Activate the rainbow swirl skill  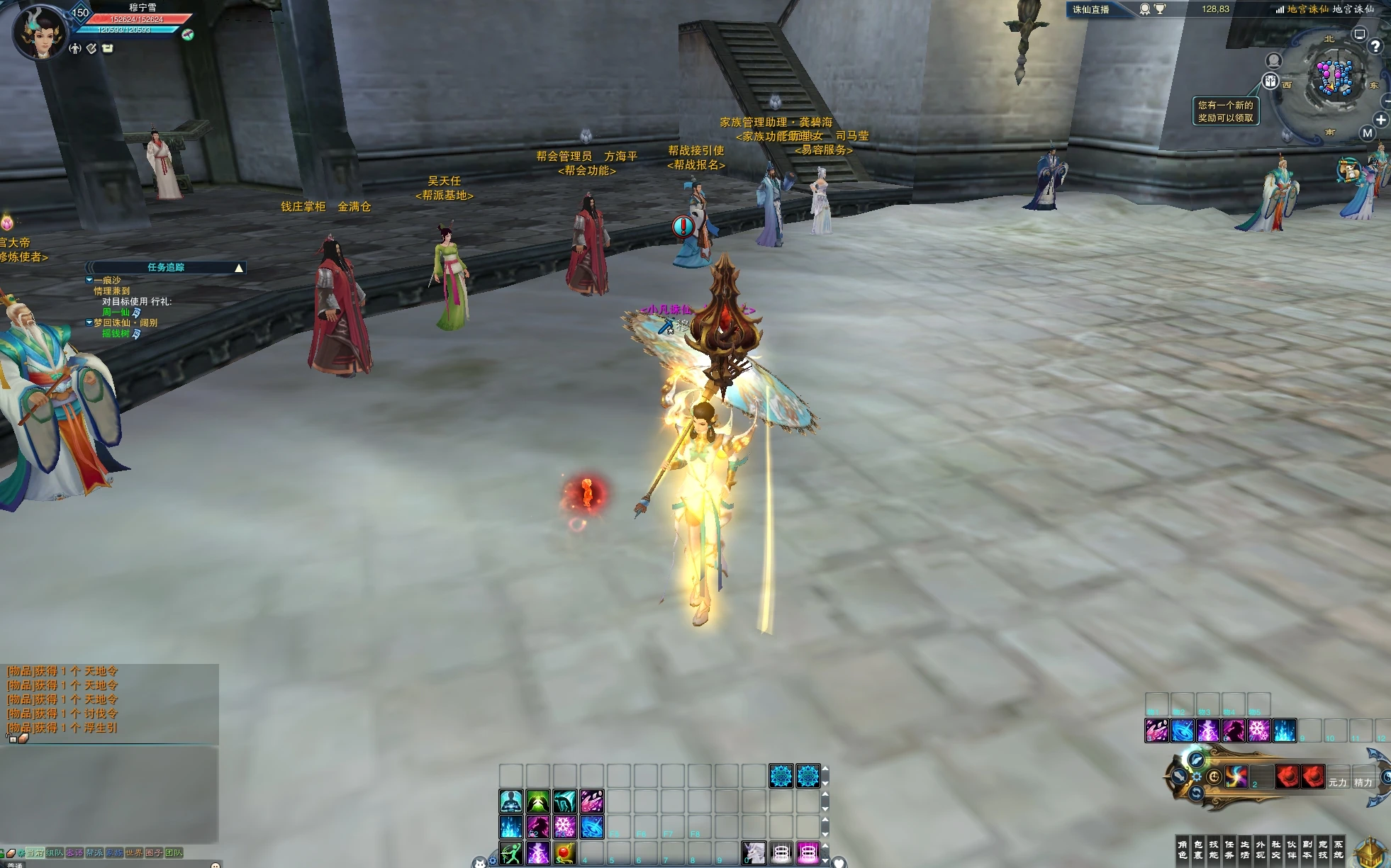click(1236, 777)
